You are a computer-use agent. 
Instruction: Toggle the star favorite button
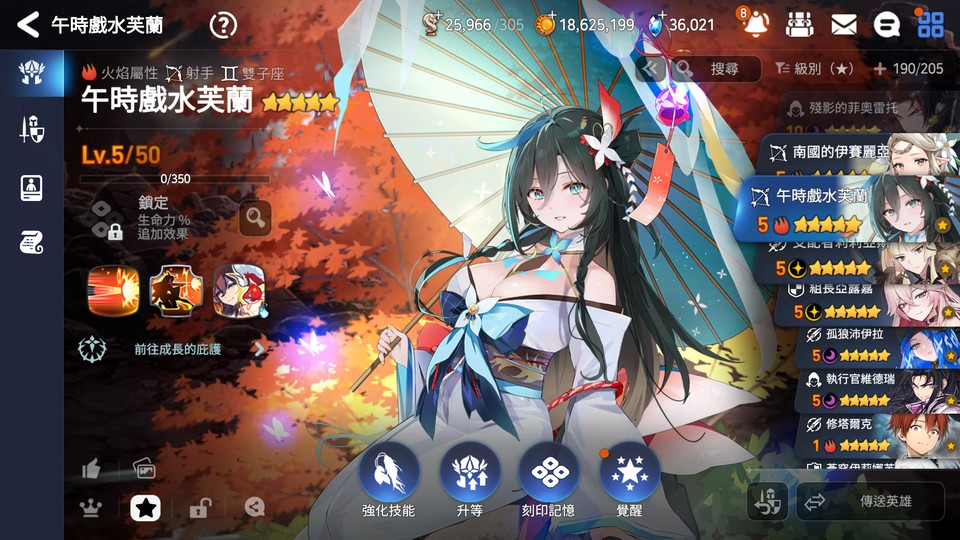(x=146, y=508)
